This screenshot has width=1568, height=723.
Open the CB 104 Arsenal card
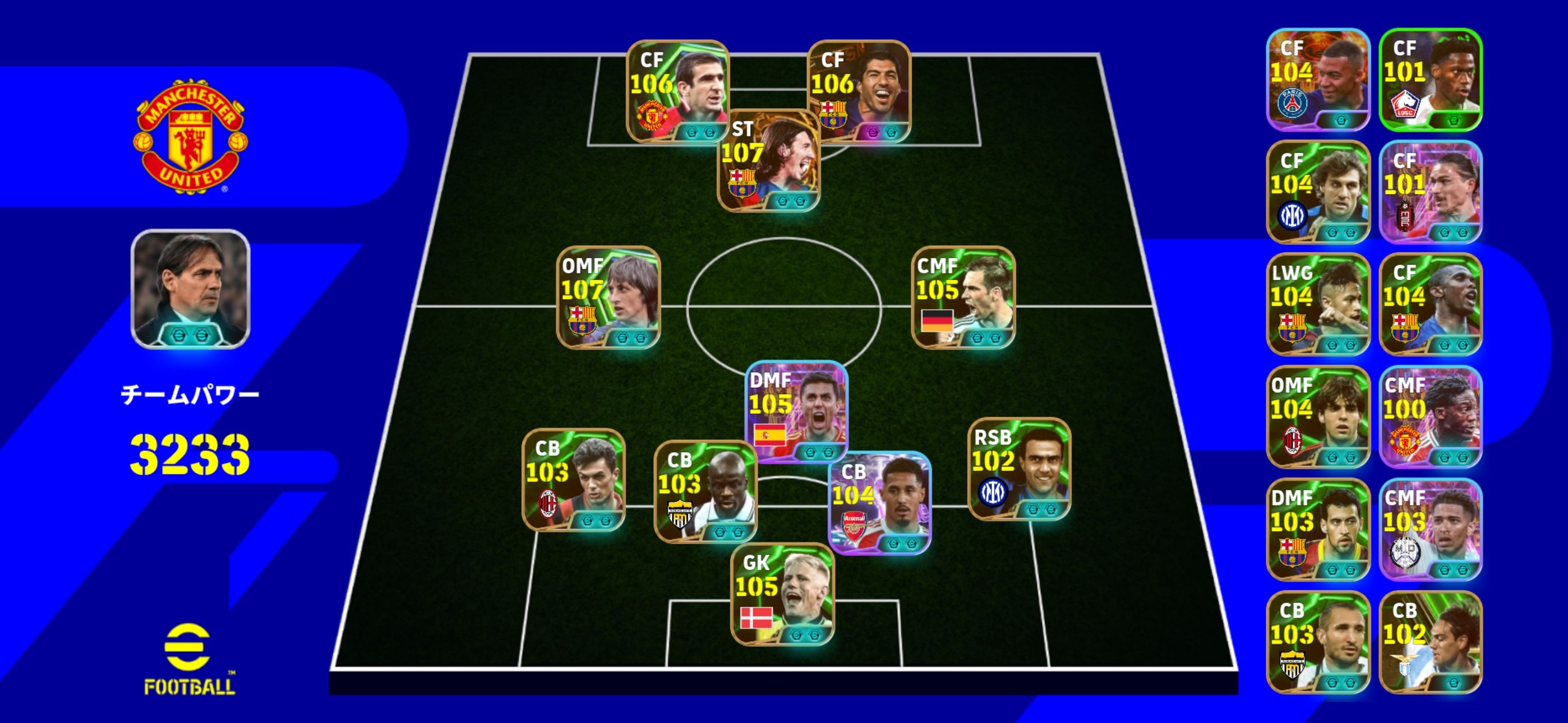(x=879, y=503)
